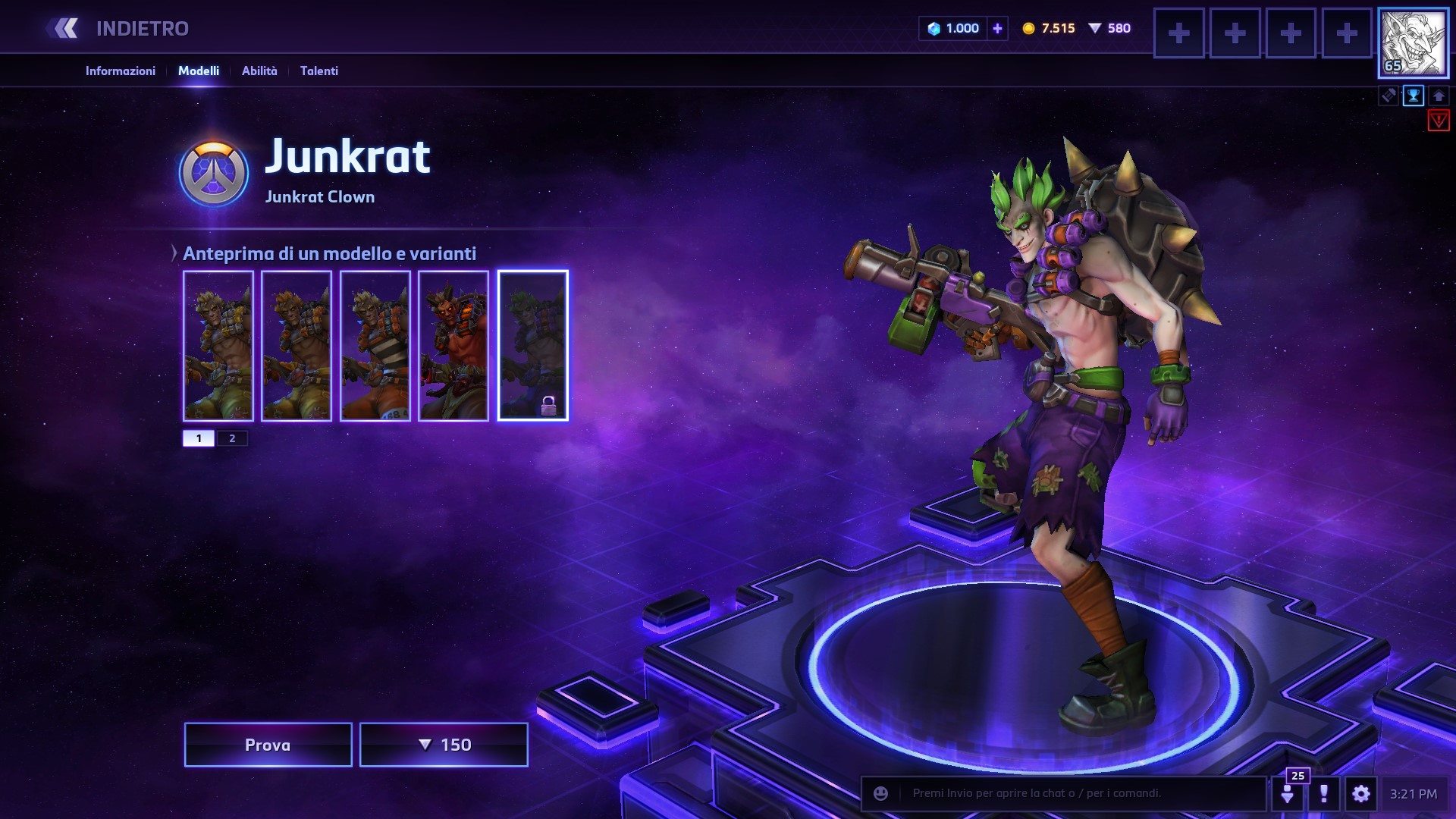
Task: Open the emoji picker in chat
Action: click(880, 793)
